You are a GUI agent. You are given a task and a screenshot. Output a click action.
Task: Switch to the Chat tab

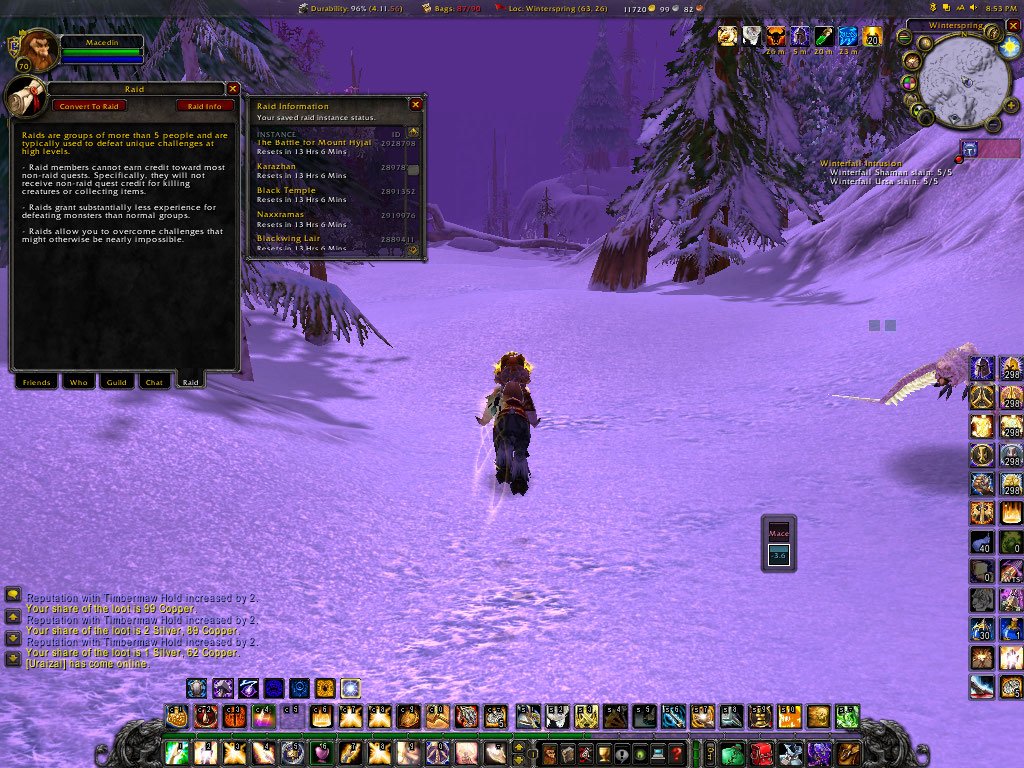click(x=154, y=382)
